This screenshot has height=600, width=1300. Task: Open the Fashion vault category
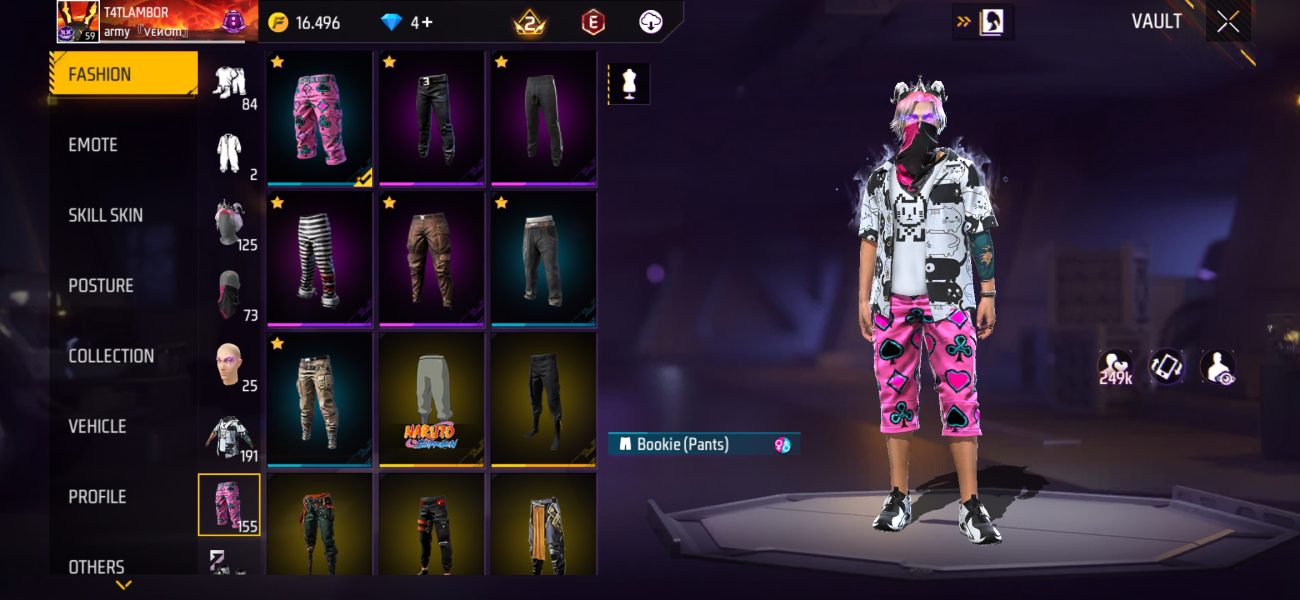[123, 74]
